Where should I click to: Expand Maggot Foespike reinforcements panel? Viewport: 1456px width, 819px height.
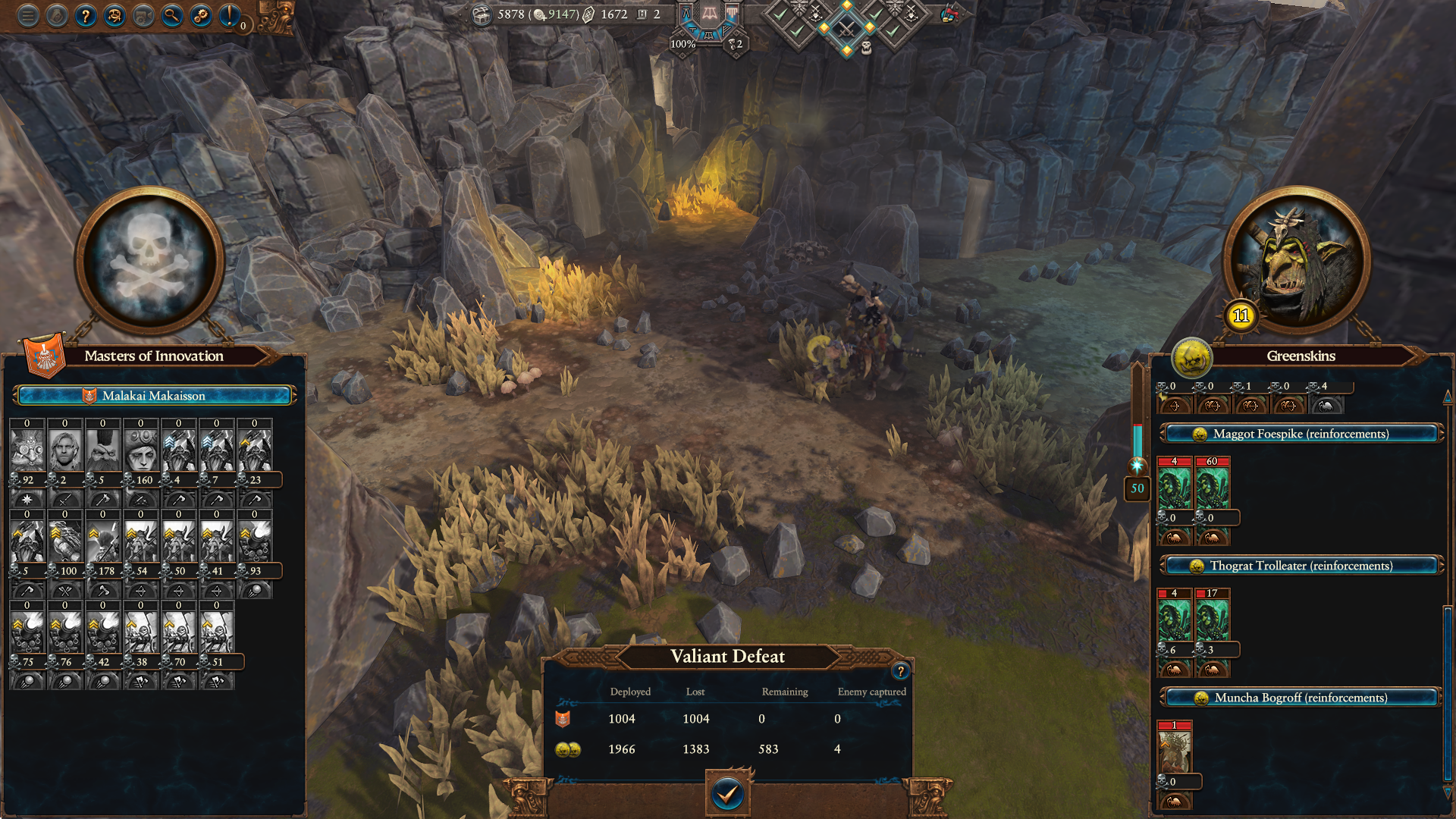pyautogui.click(x=1300, y=434)
